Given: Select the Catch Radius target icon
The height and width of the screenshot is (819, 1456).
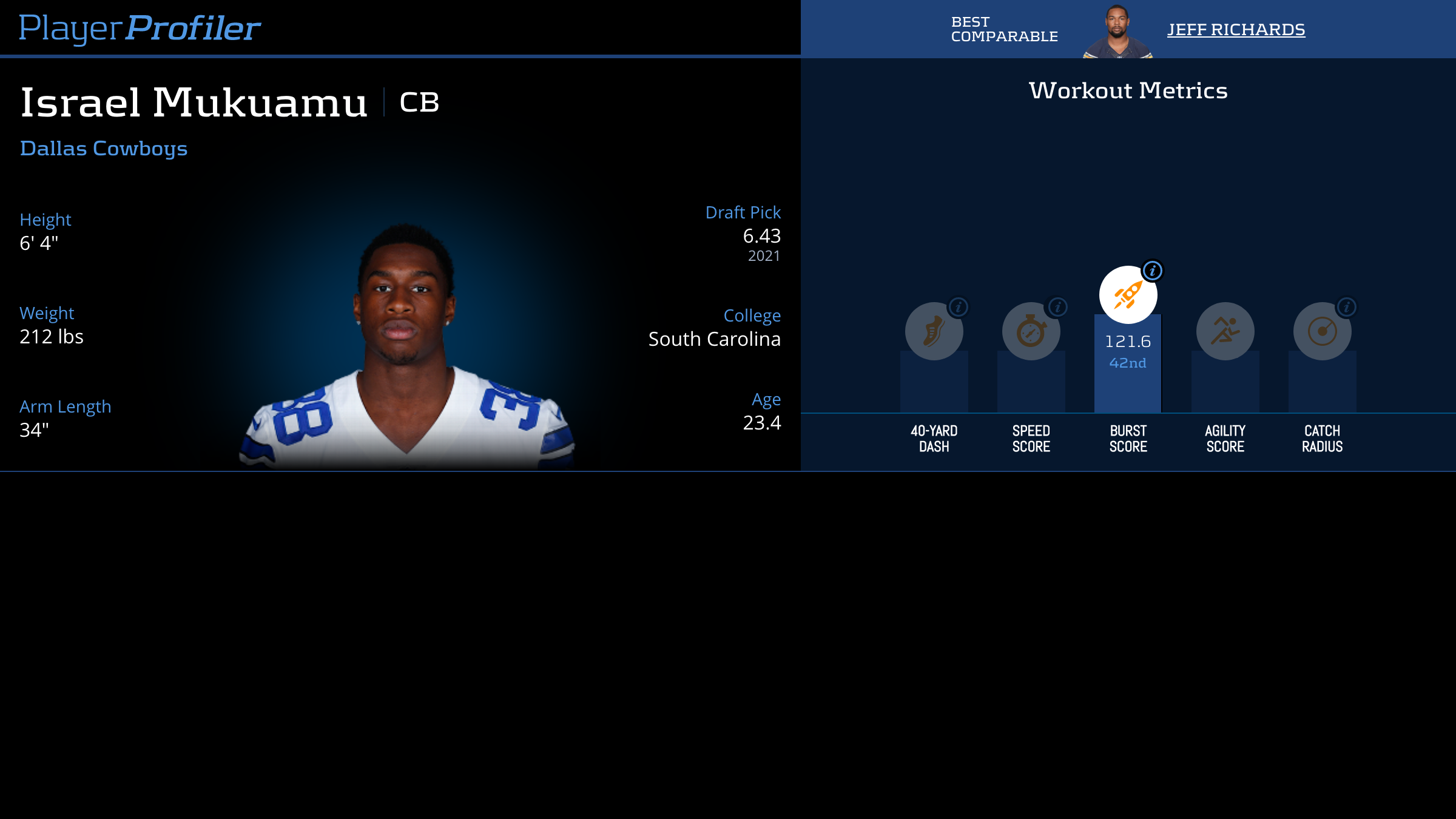Looking at the screenshot, I should click(x=1322, y=331).
